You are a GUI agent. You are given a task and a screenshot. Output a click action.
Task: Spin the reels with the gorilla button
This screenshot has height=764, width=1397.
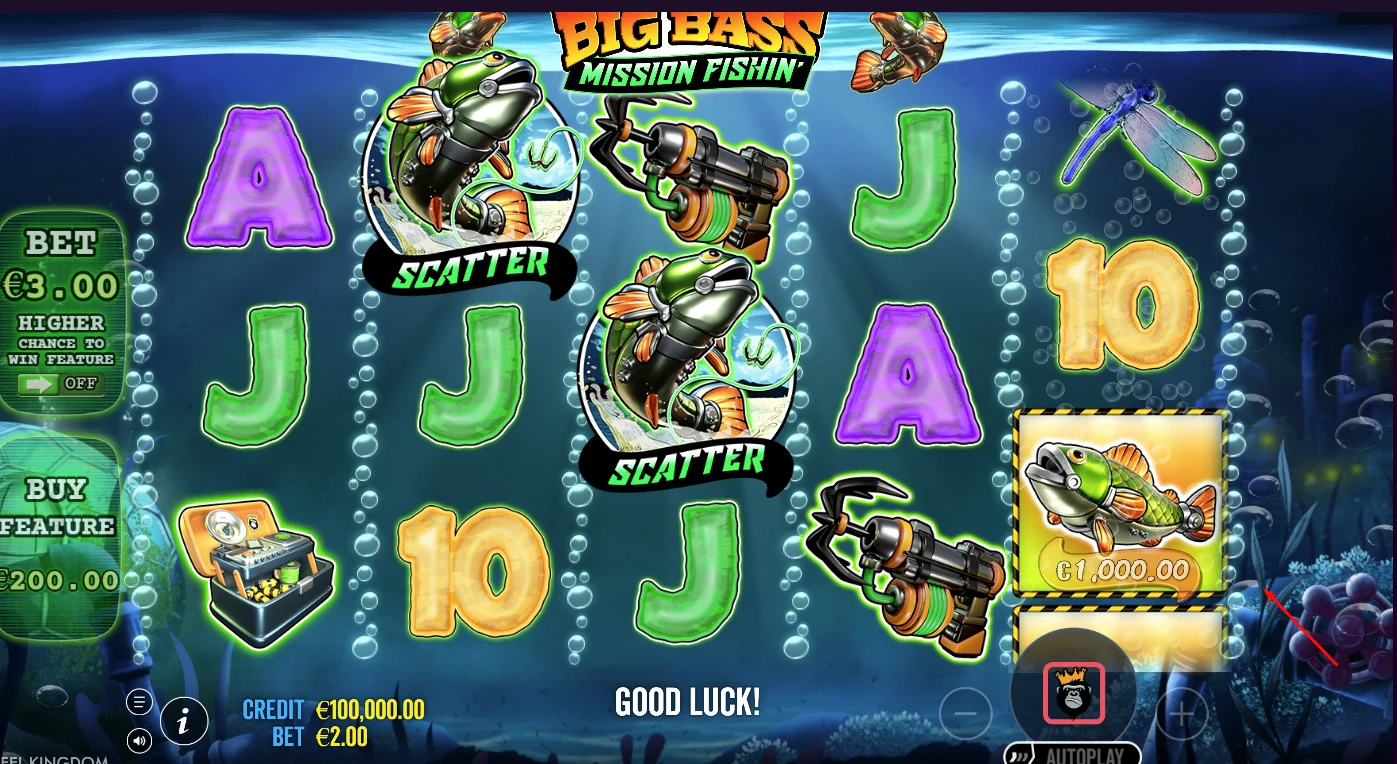tap(1074, 692)
